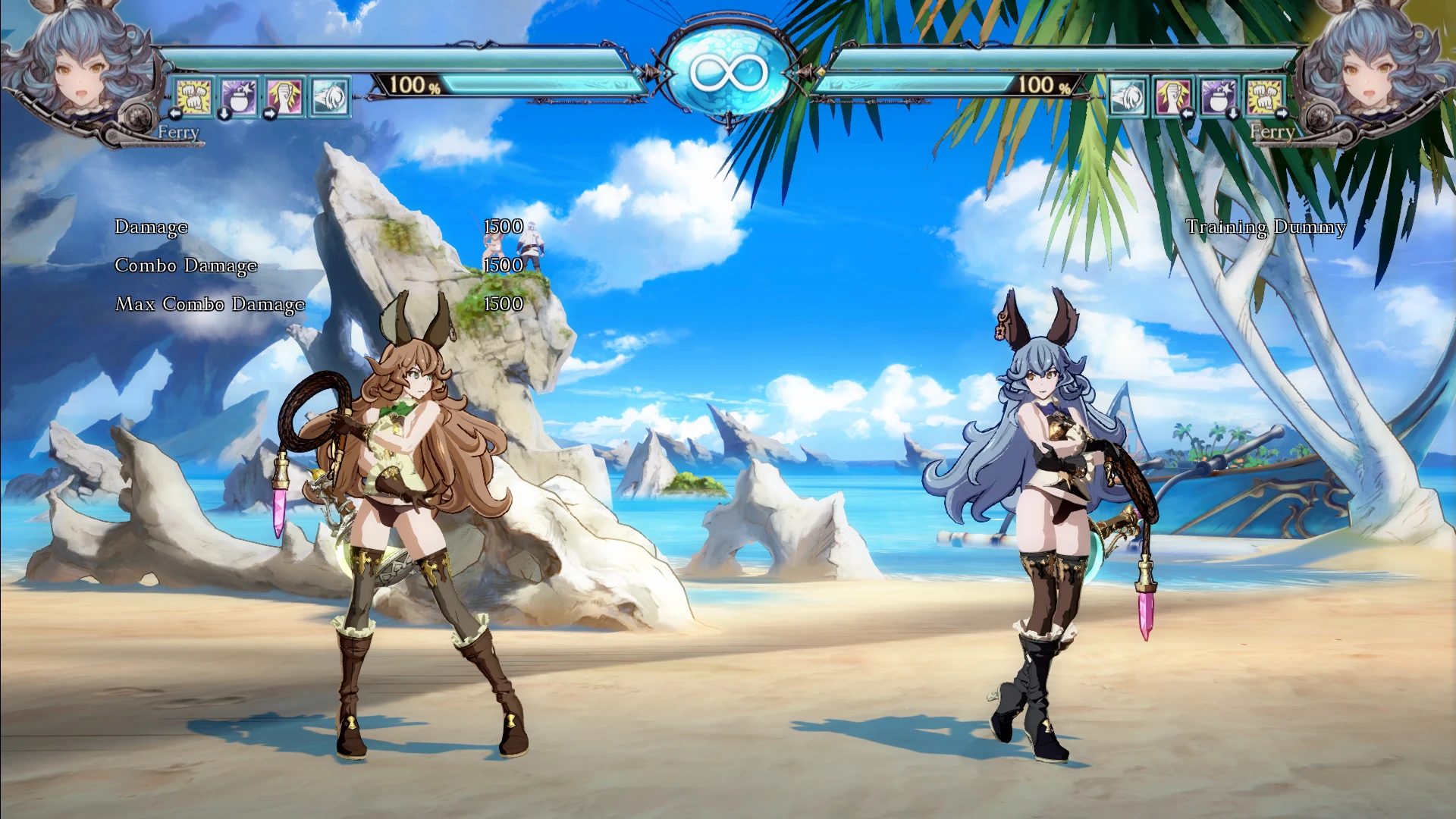Image resolution: width=1456 pixels, height=819 pixels.
Task: Click the right-arrow input badge on right skill bar
Action: click(x=1282, y=114)
